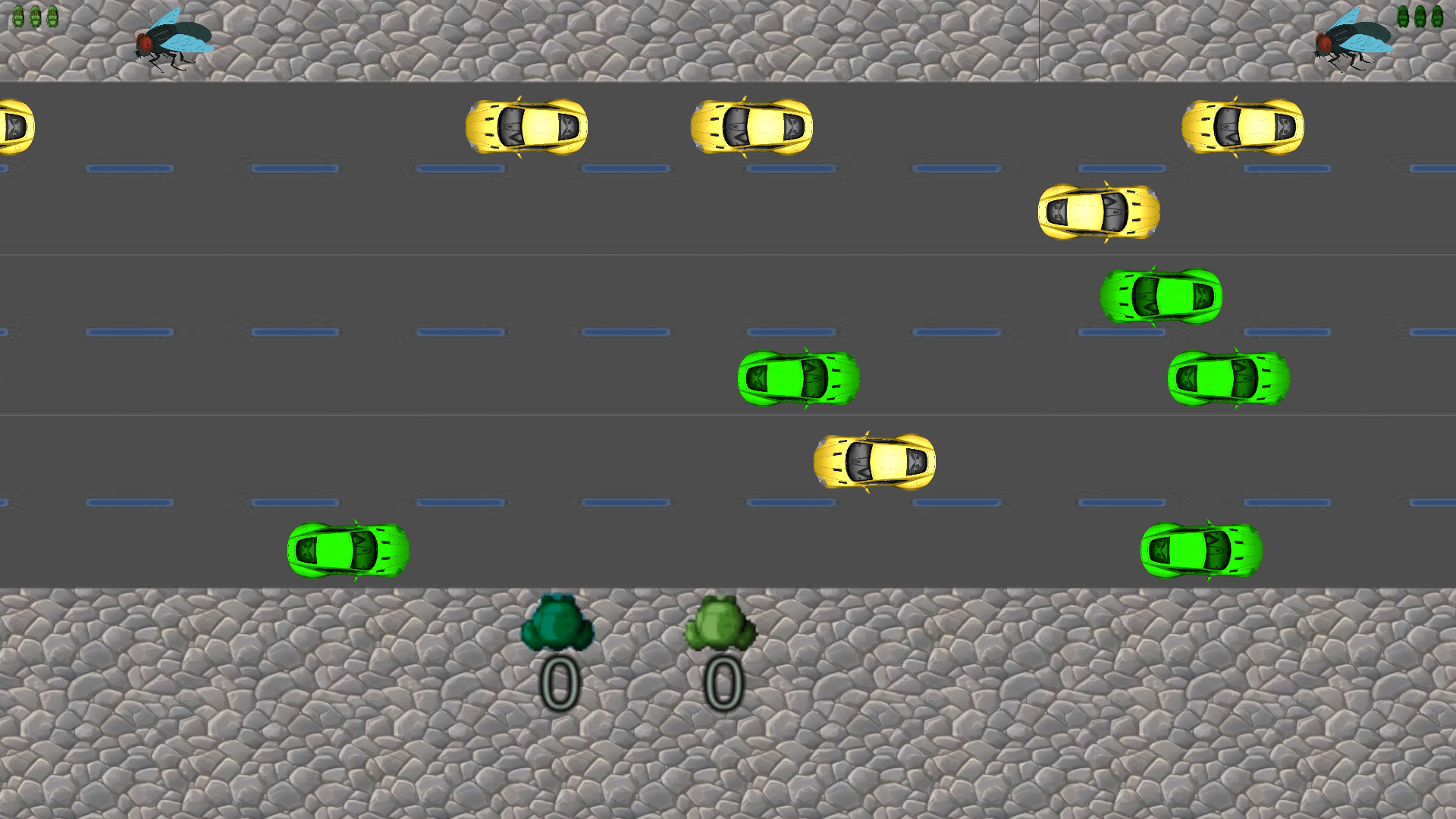The height and width of the screenshot is (819, 1456).
Task: Click the pair of yellow cars' left vehicle, top lane
Action: [523, 127]
